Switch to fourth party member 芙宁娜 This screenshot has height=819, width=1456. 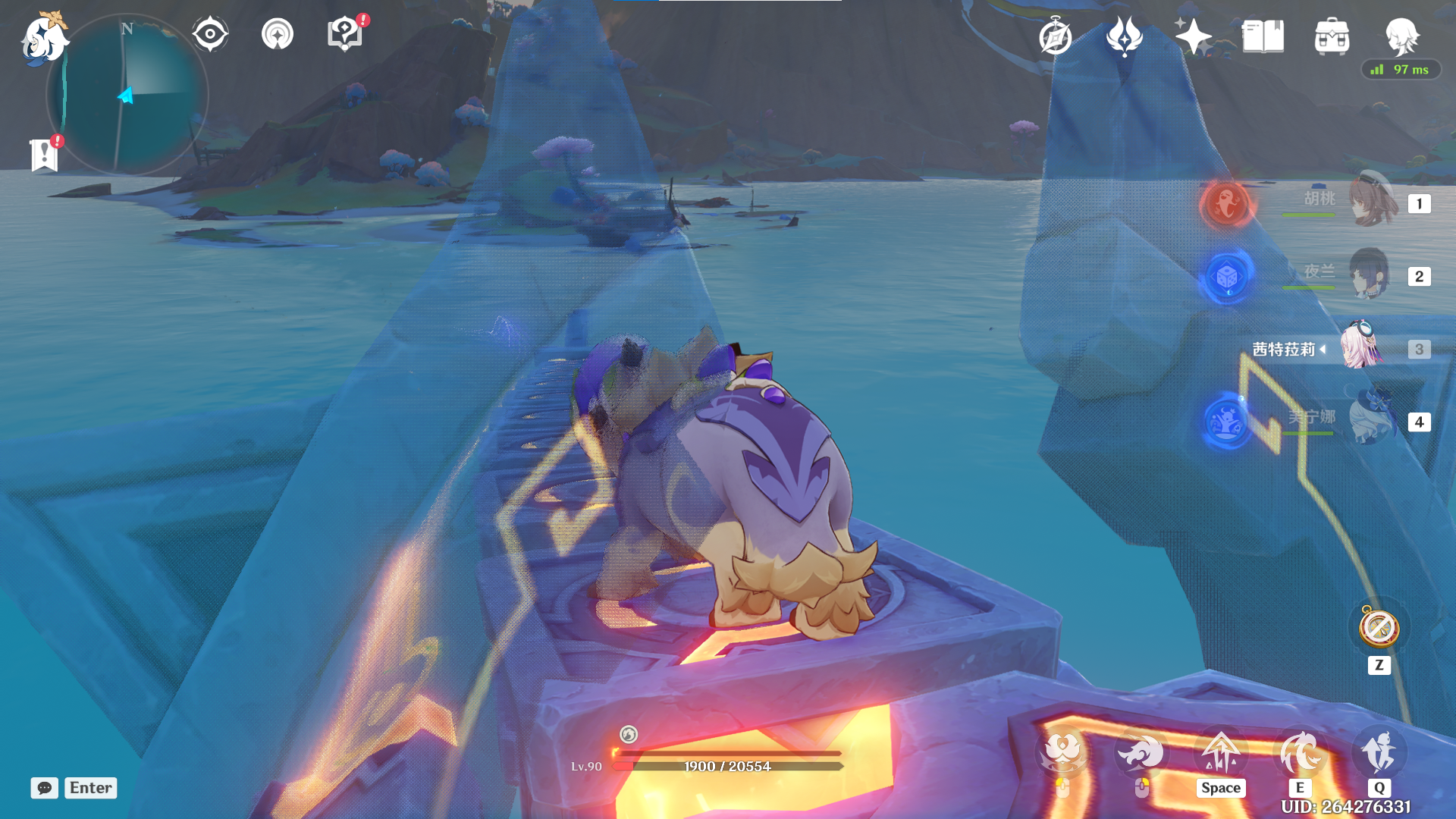click(x=1371, y=420)
